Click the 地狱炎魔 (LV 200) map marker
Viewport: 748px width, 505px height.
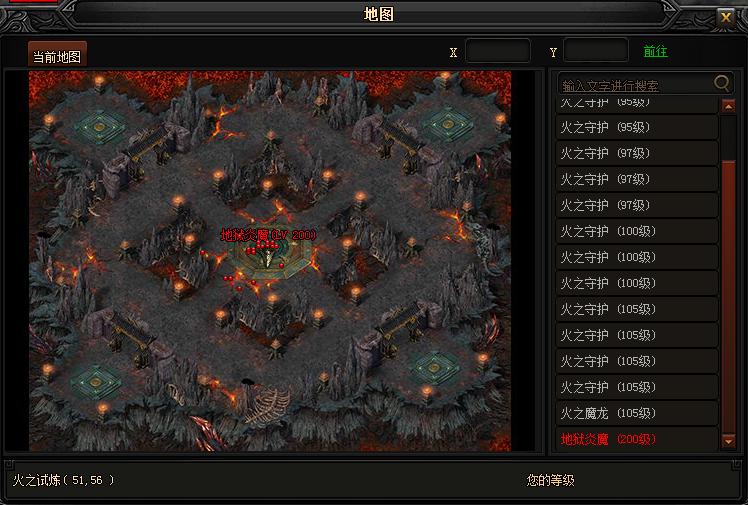pyautogui.click(x=268, y=235)
